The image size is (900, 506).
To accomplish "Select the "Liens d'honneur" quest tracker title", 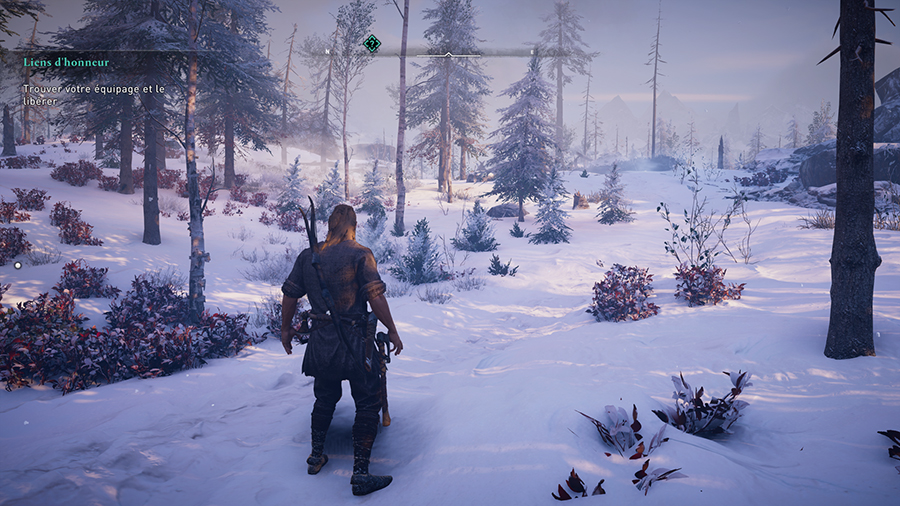I will [67, 62].
